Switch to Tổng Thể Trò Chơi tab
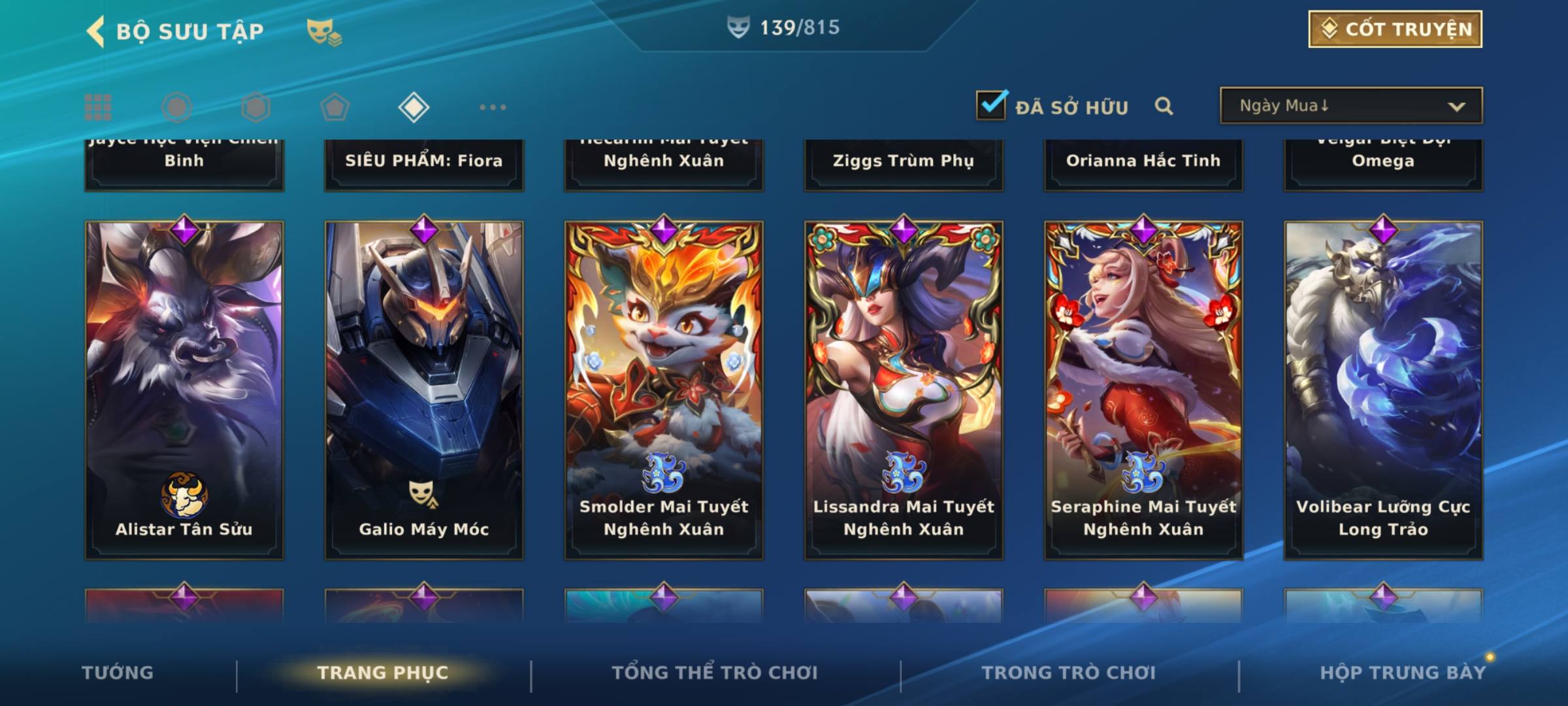The width and height of the screenshot is (1568, 706). [715, 673]
